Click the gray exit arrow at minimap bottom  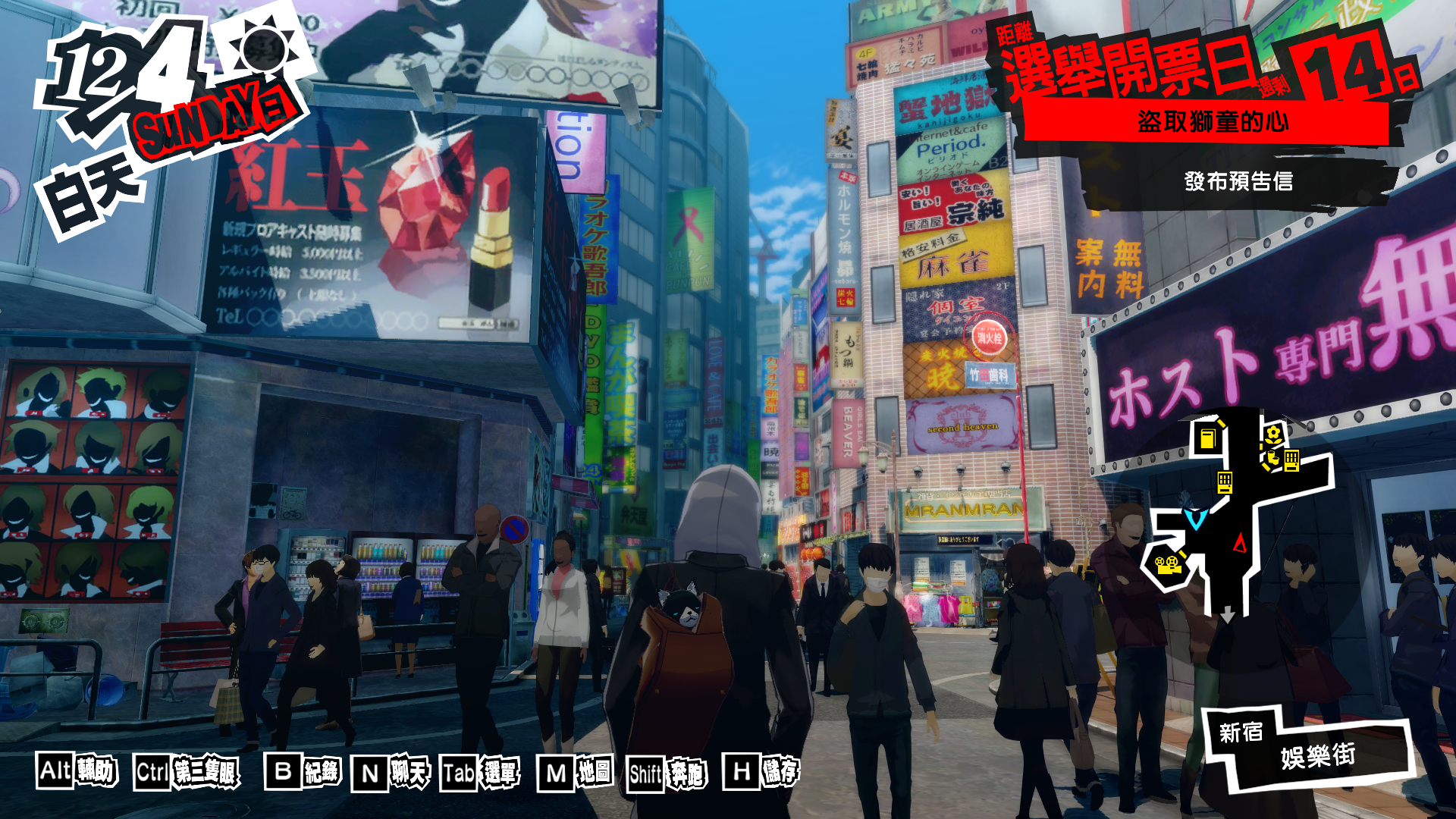click(x=1227, y=616)
